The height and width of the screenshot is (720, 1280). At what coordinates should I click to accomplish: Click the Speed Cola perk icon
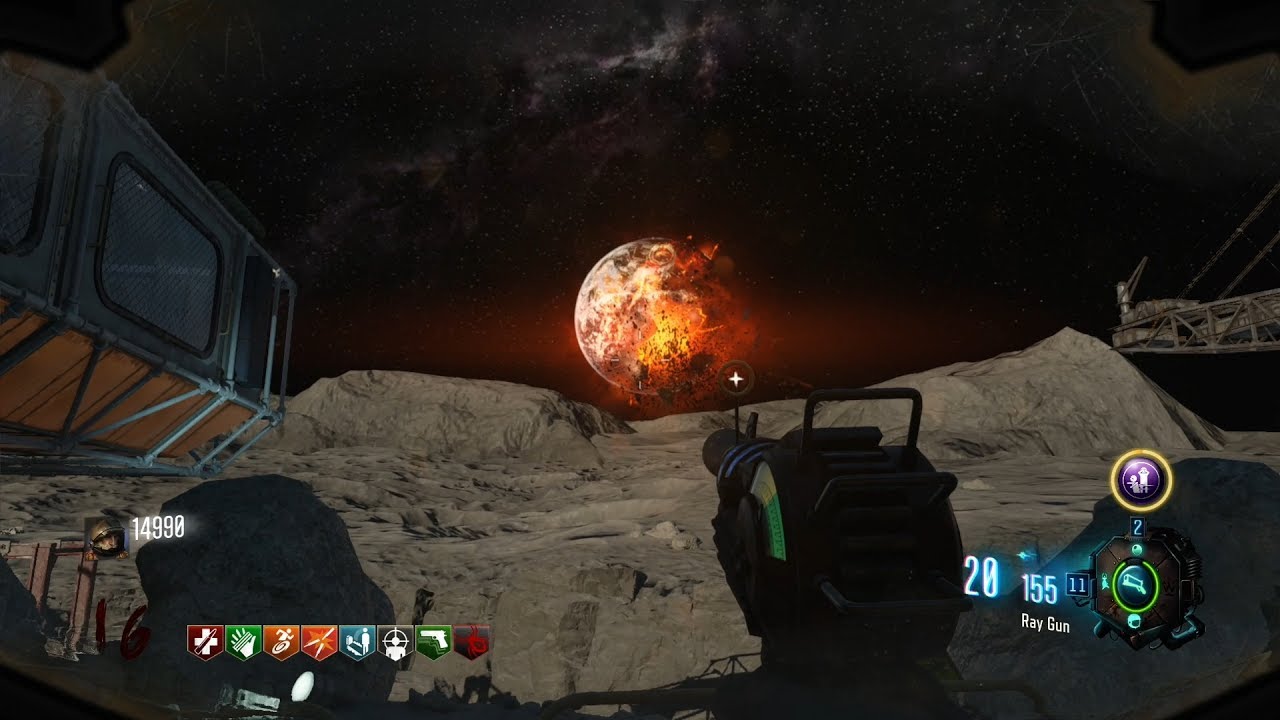click(x=243, y=641)
